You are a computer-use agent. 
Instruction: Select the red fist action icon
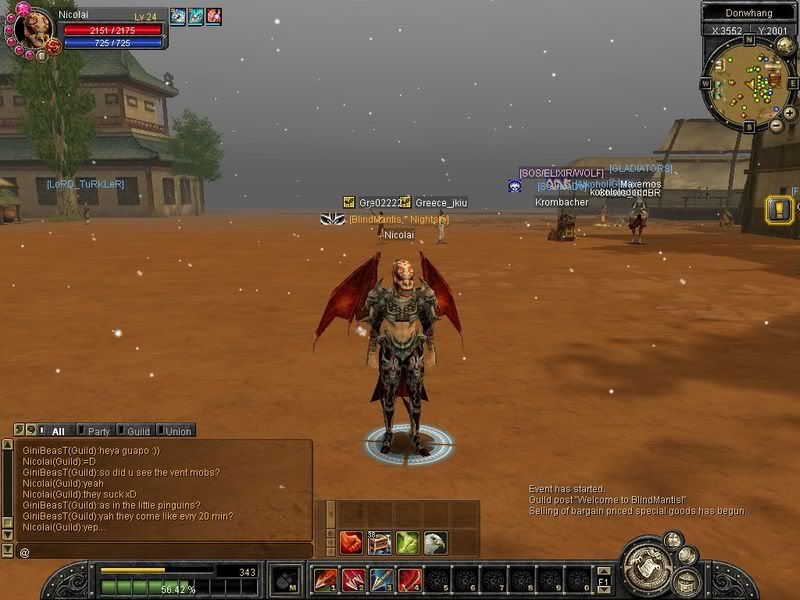coord(351,543)
